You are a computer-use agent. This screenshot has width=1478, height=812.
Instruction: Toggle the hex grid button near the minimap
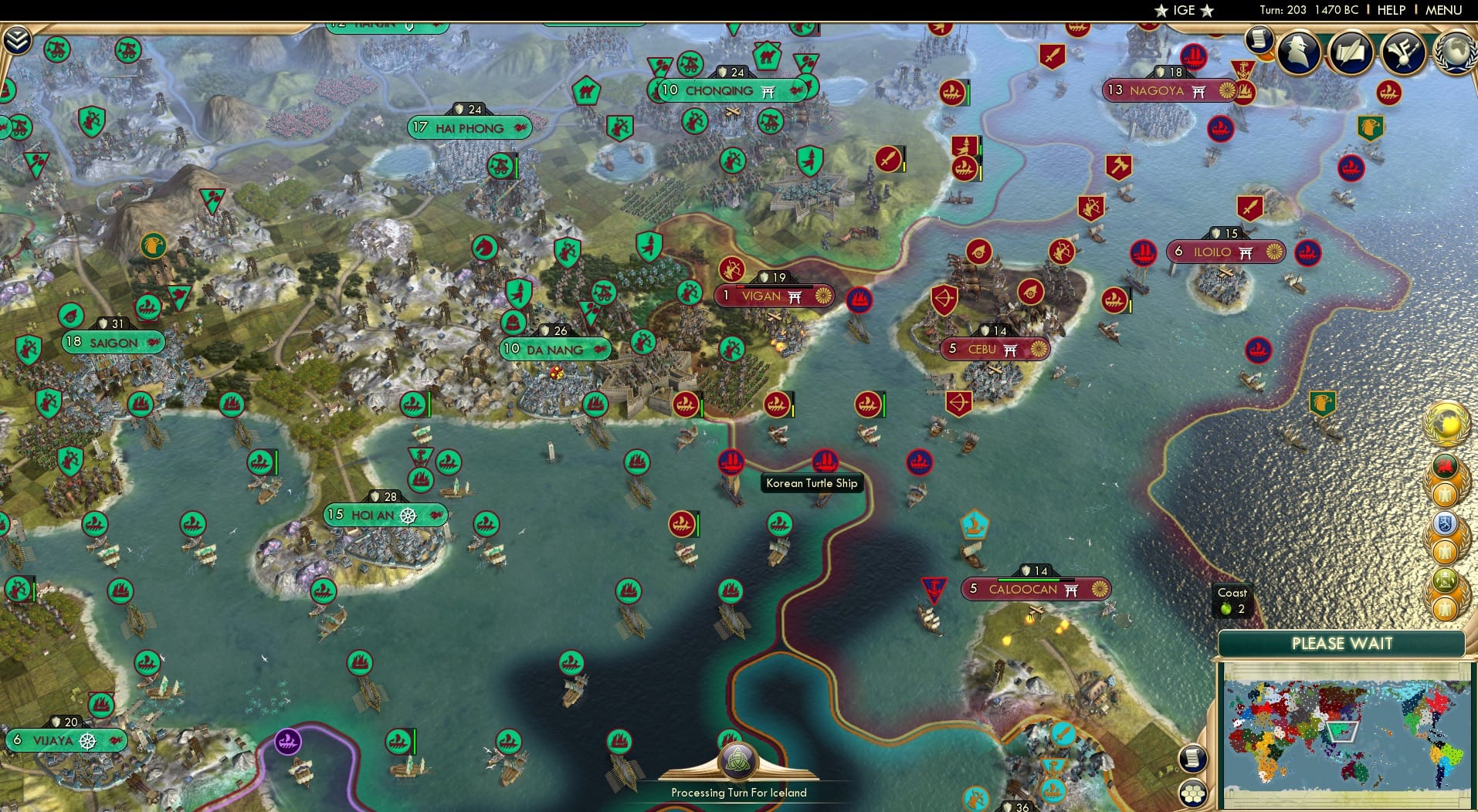(1192, 793)
